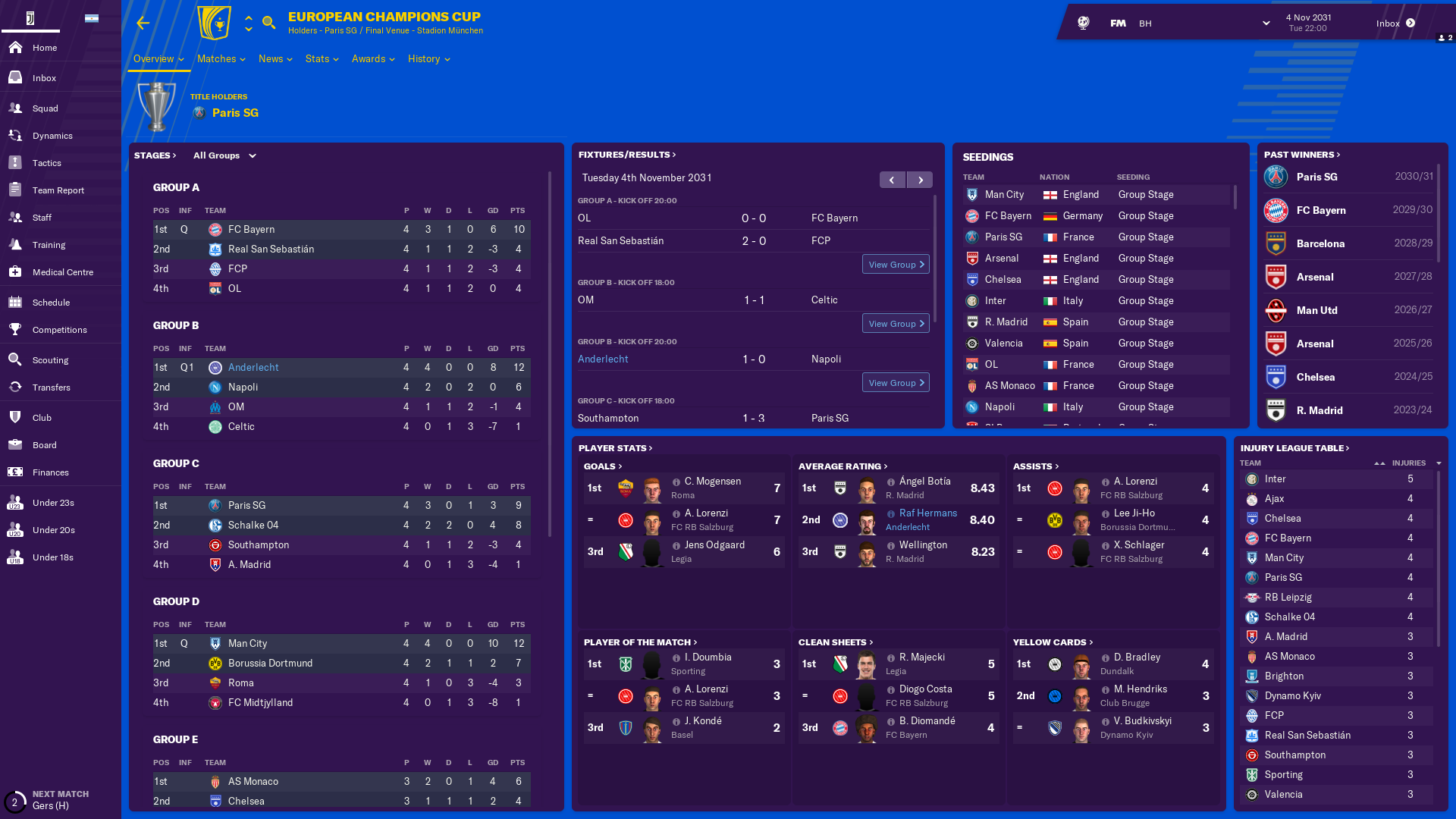Viewport: 1456px width, 819px height.
Task: Show next fixtures date arrow
Action: (921, 180)
